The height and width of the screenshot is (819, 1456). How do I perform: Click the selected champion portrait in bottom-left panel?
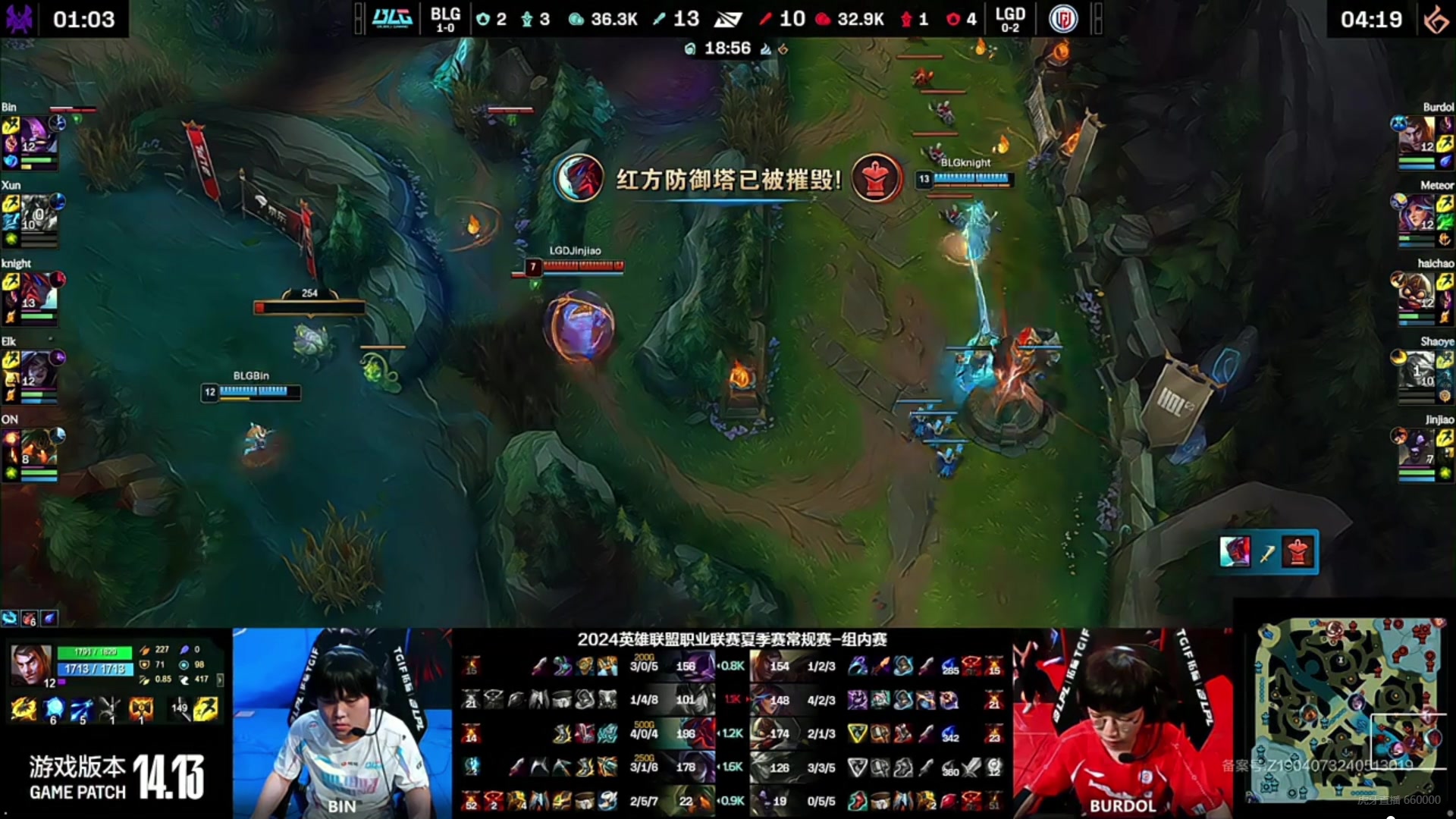coord(31,665)
